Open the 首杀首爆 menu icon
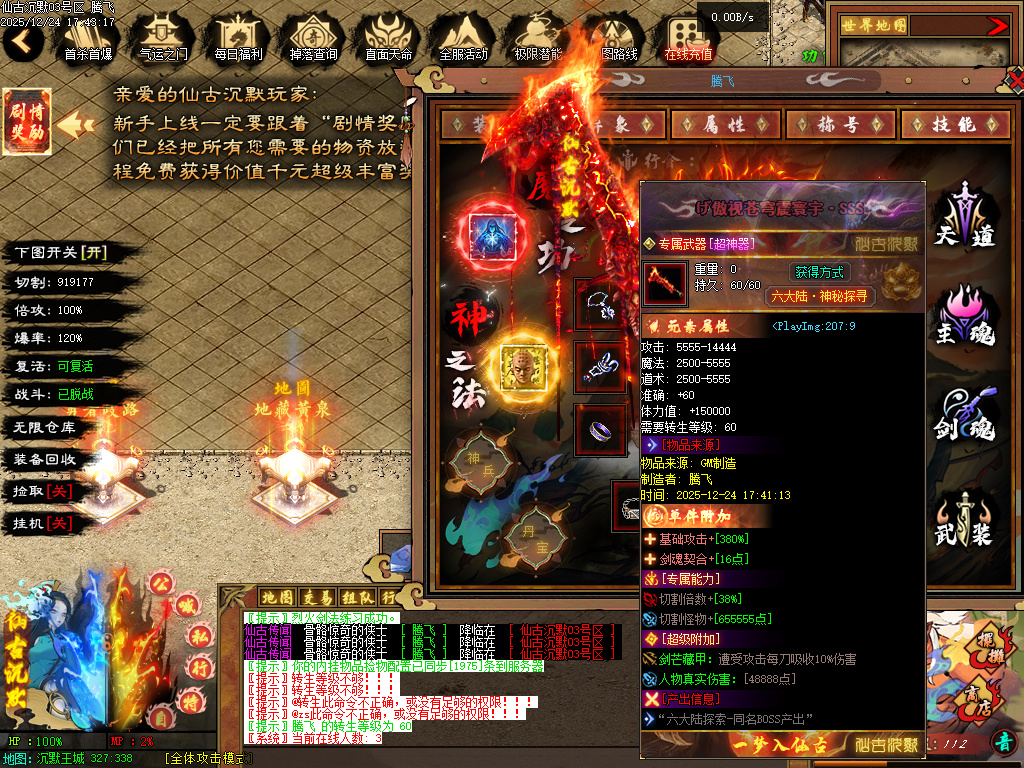The image size is (1024, 768). click(x=88, y=38)
